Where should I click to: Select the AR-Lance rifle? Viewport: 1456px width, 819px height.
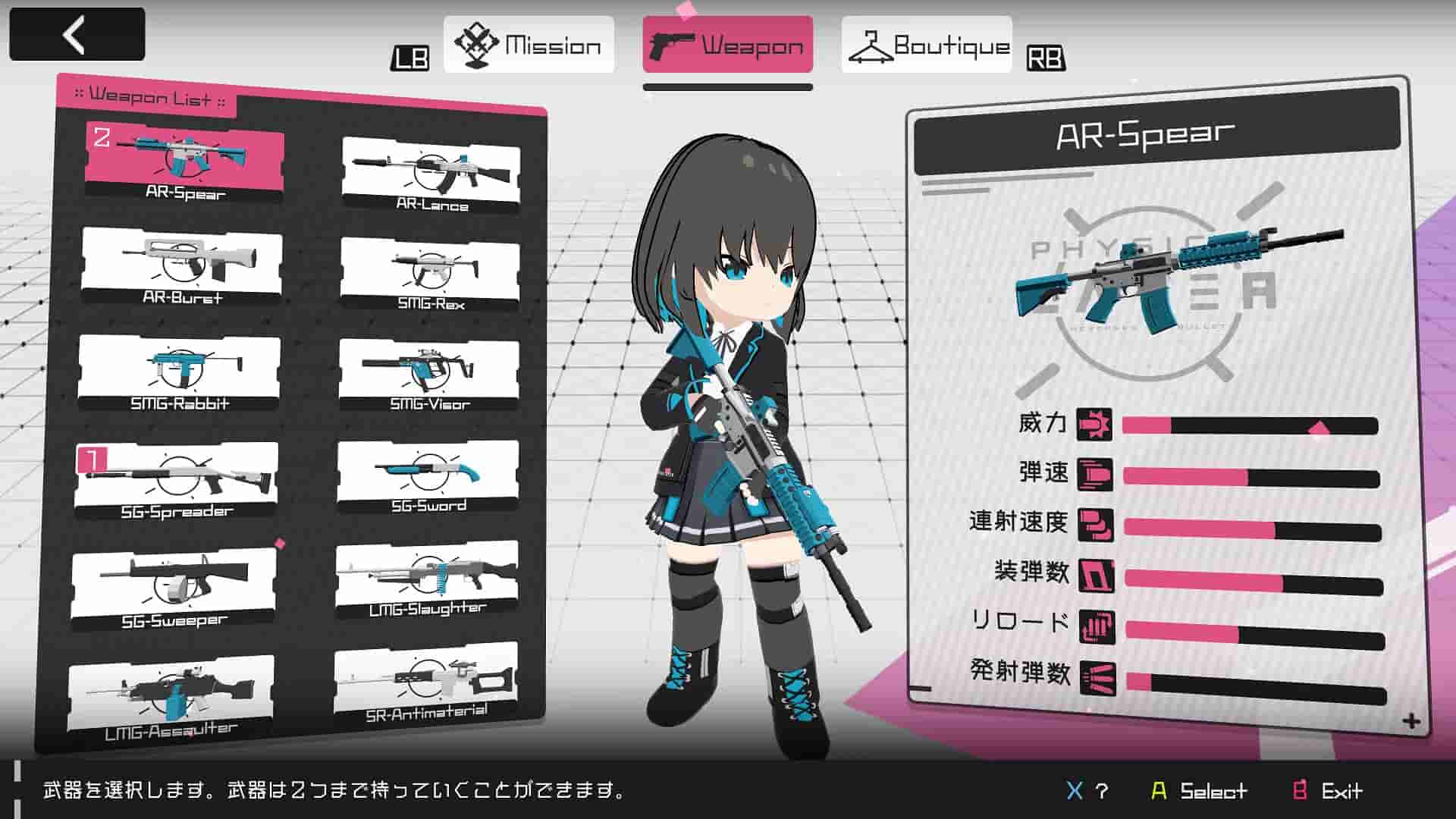(x=431, y=173)
